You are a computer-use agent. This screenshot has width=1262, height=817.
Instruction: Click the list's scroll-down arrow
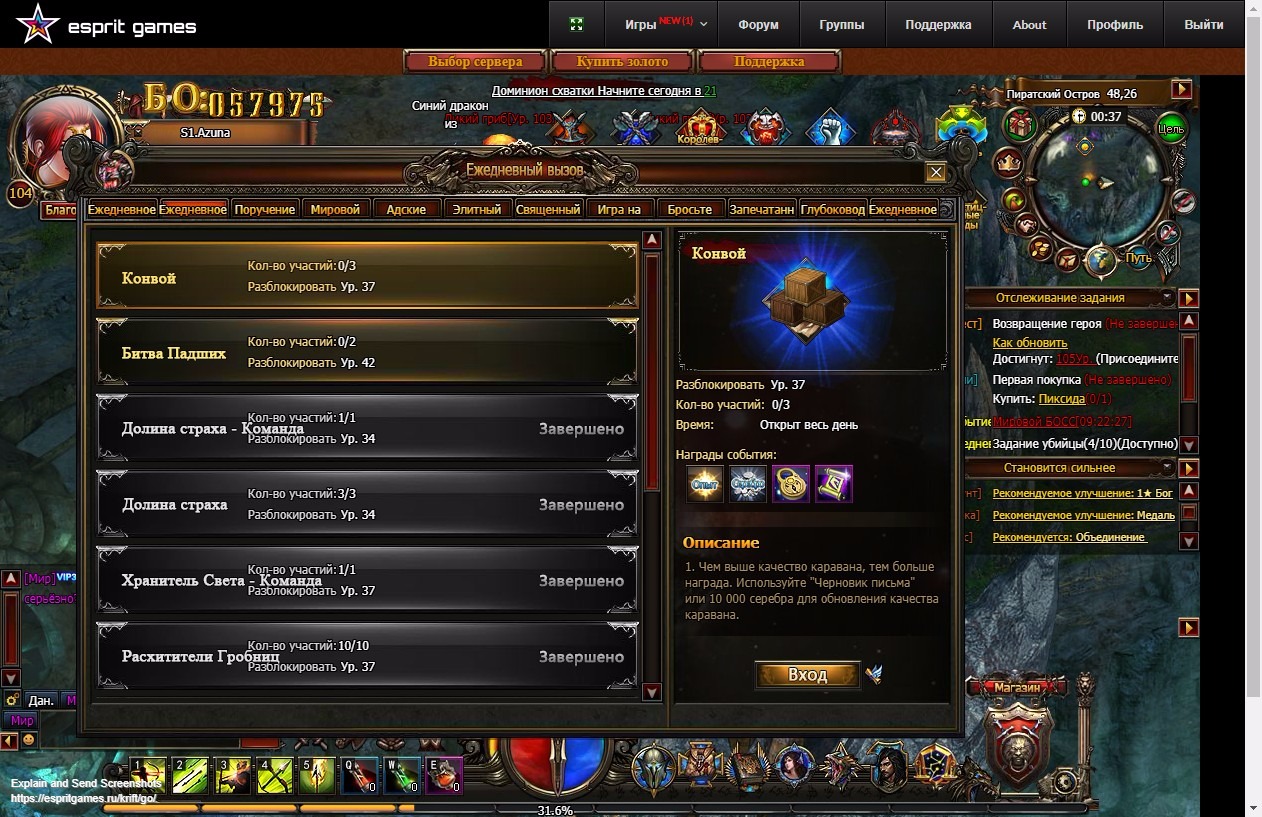652,692
